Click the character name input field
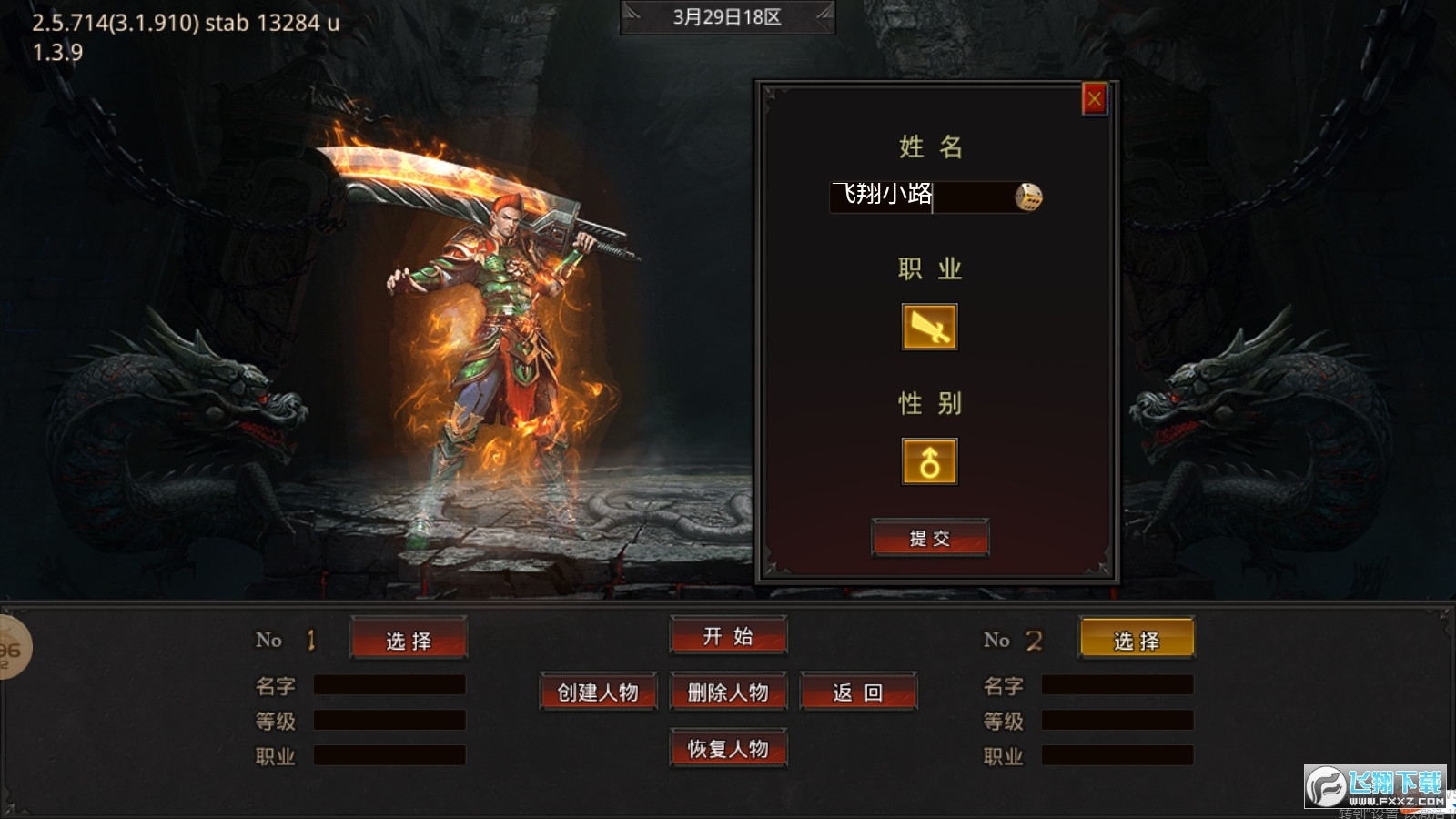This screenshot has height=819, width=1456. 919,197
